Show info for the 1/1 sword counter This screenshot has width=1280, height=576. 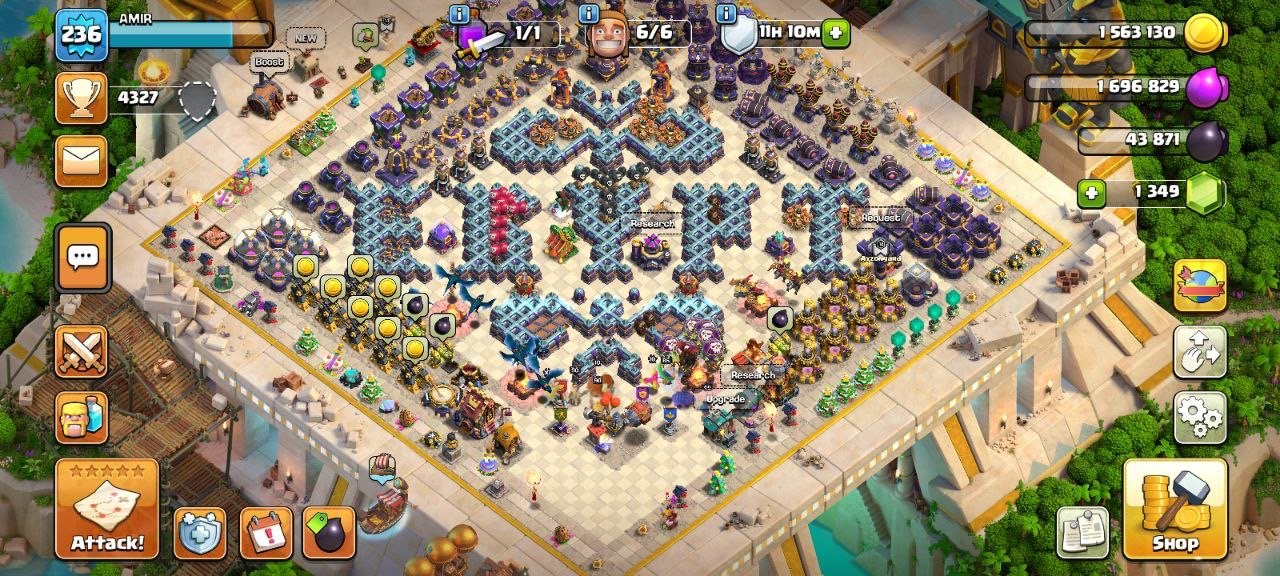click(460, 15)
